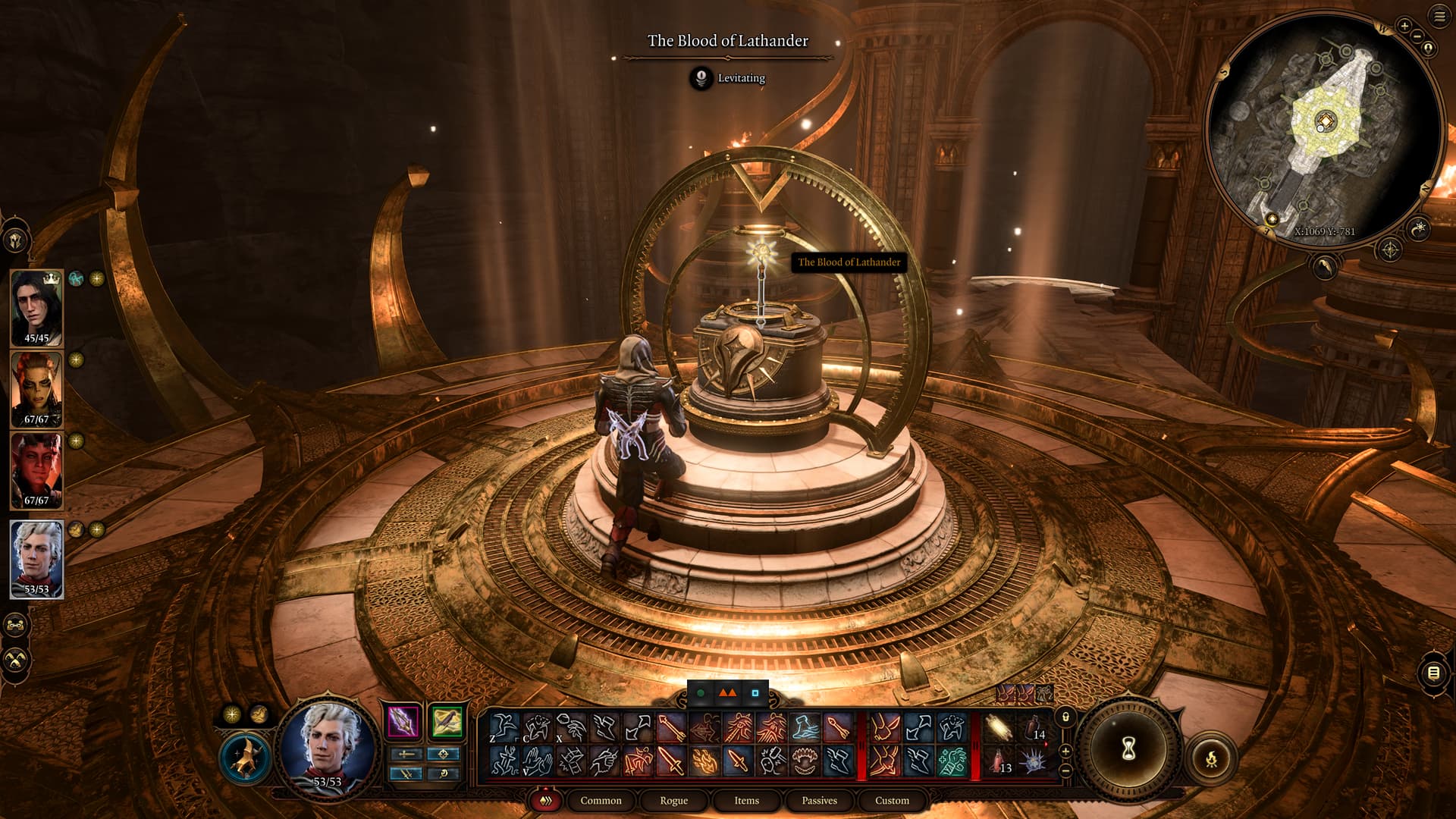Use the scroll item in hotbar
Viewport: 1456px width, 819px height.
click(999, 729)
